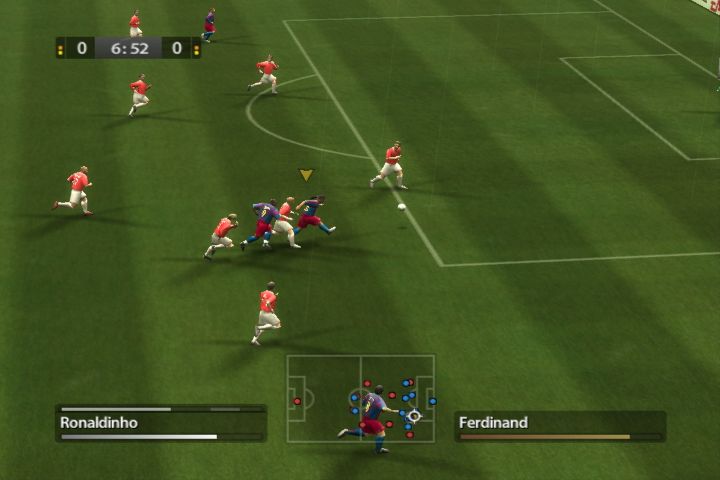
Task: Click the pitch radar minimap
Action: pos(361,398)
